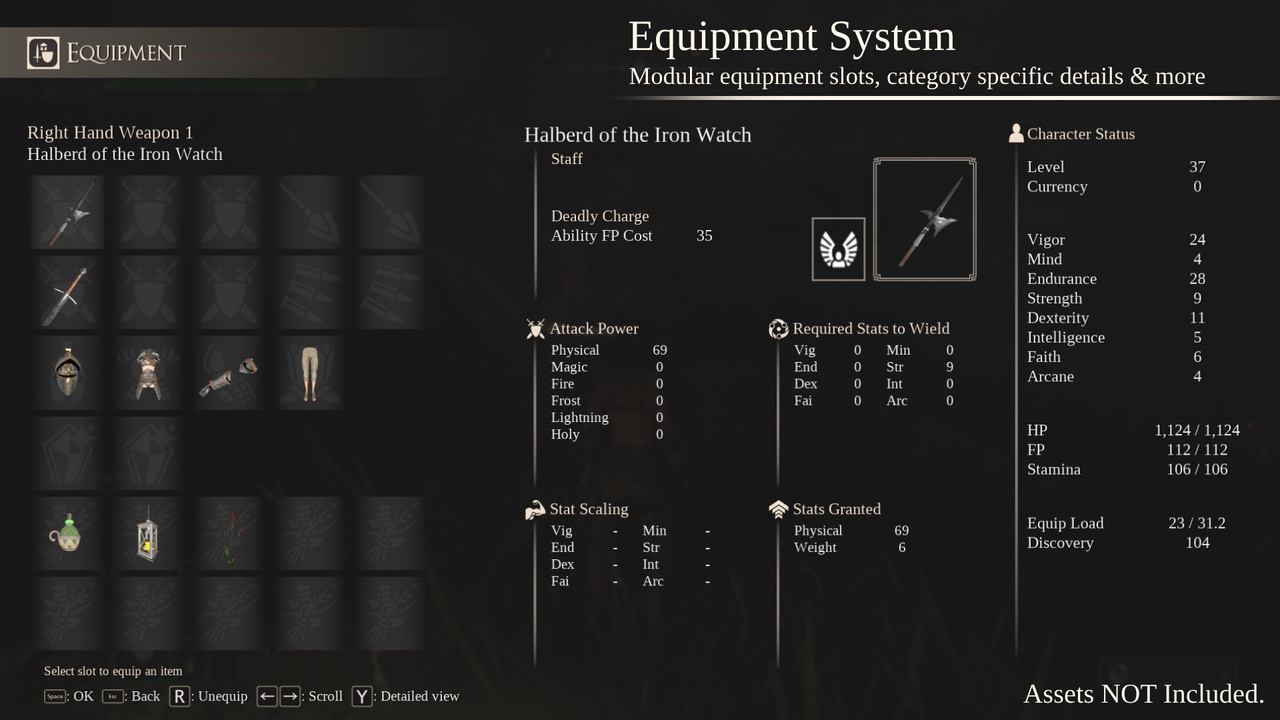The image size is (1280, 720).
Task: Click the Stats Granted icon
Action: tap(779, 508)
